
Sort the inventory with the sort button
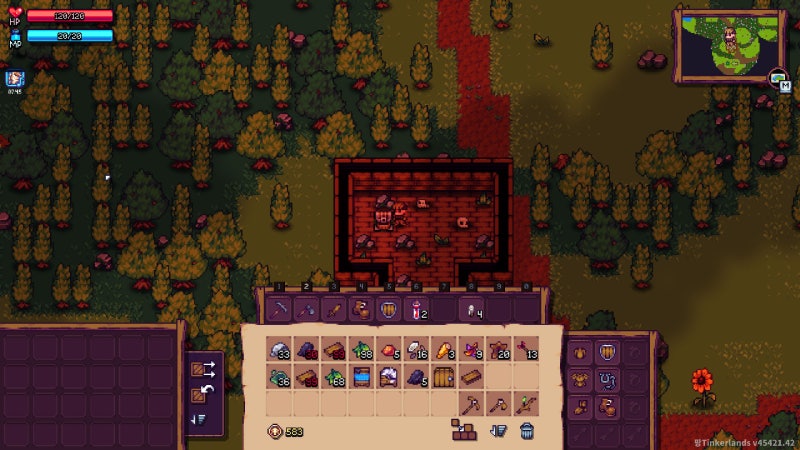click(x=498, y=431)
